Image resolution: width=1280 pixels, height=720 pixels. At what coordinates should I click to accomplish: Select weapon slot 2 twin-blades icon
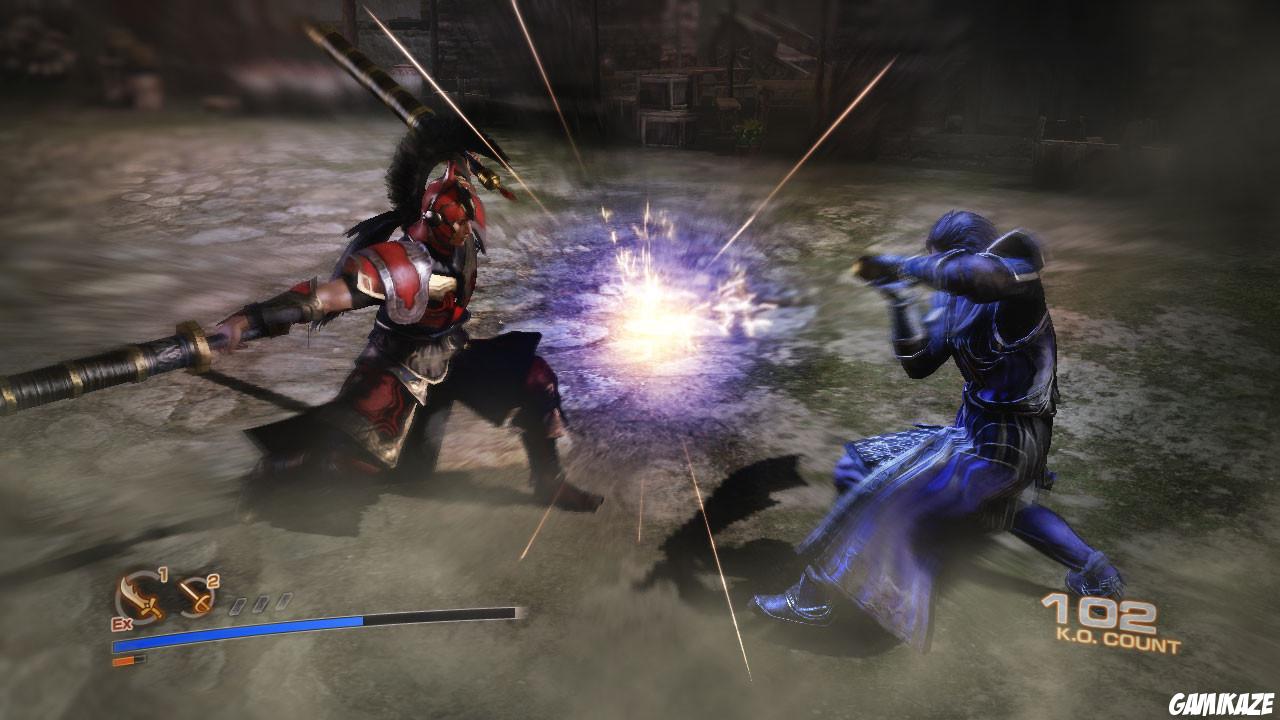point(194,596)
